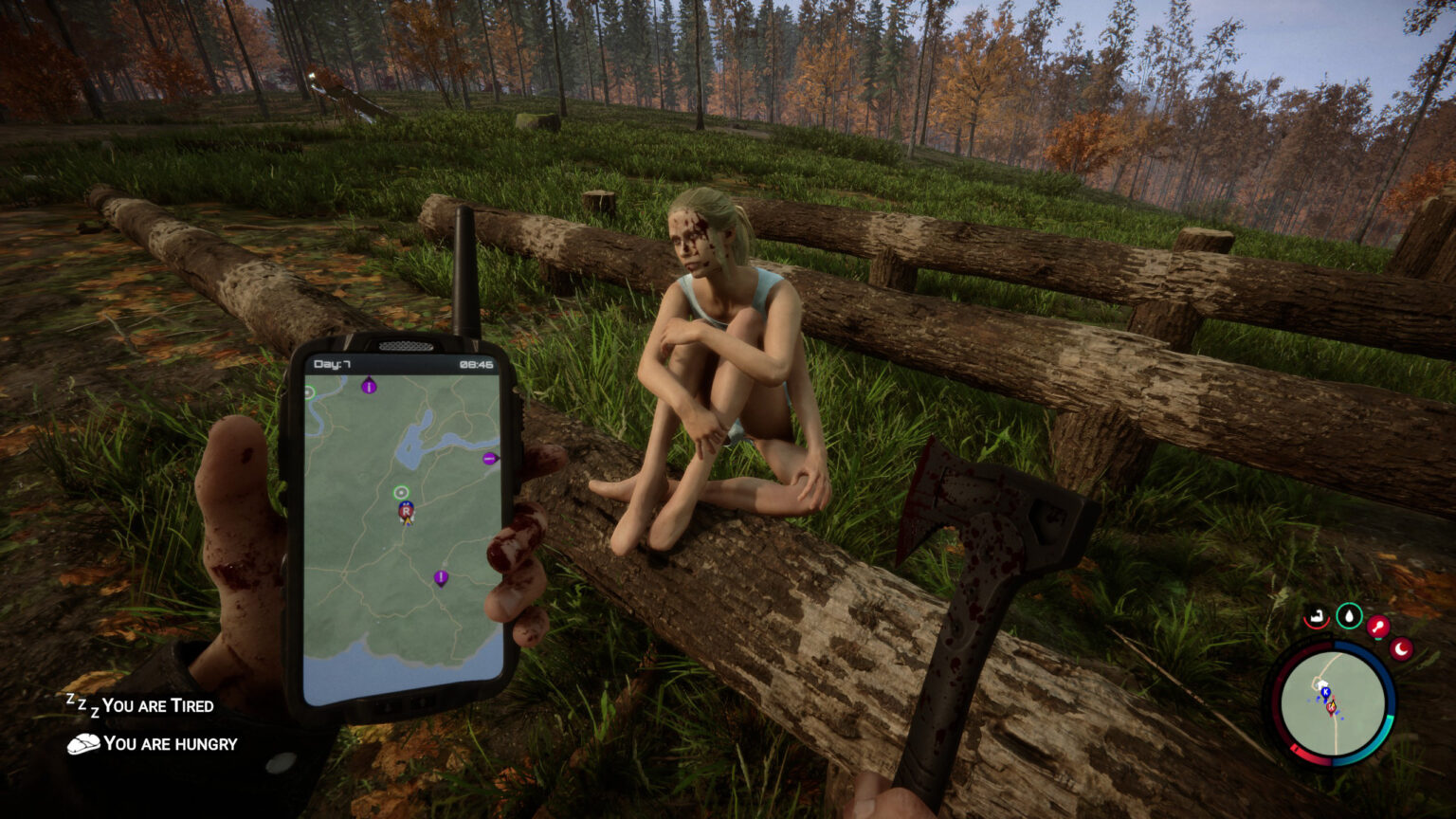
Task: Click the Zzz icon beside the tired status
Action: pos(83,704)
